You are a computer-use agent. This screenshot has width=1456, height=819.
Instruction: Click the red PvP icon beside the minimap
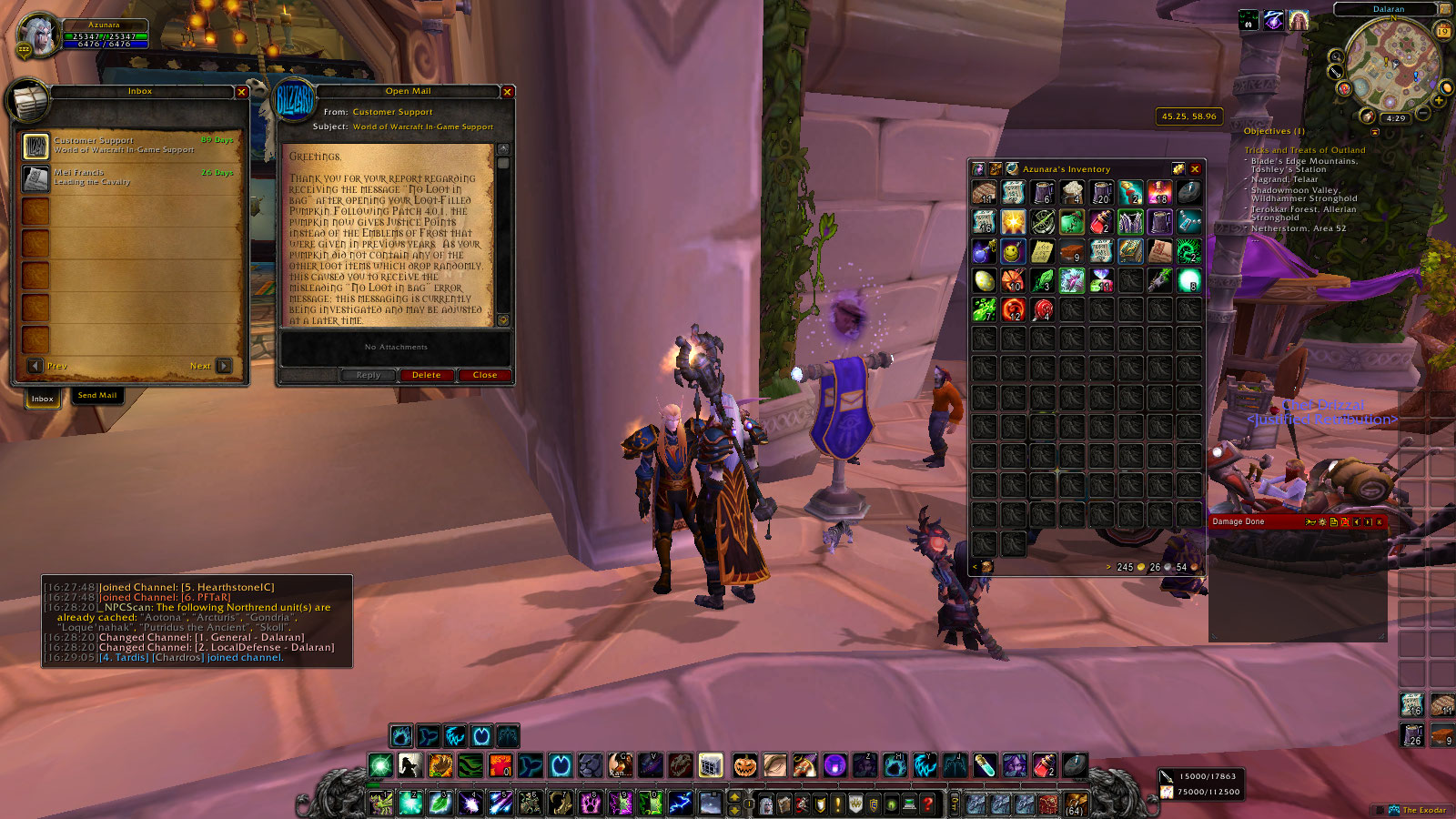pos(1344,89)
